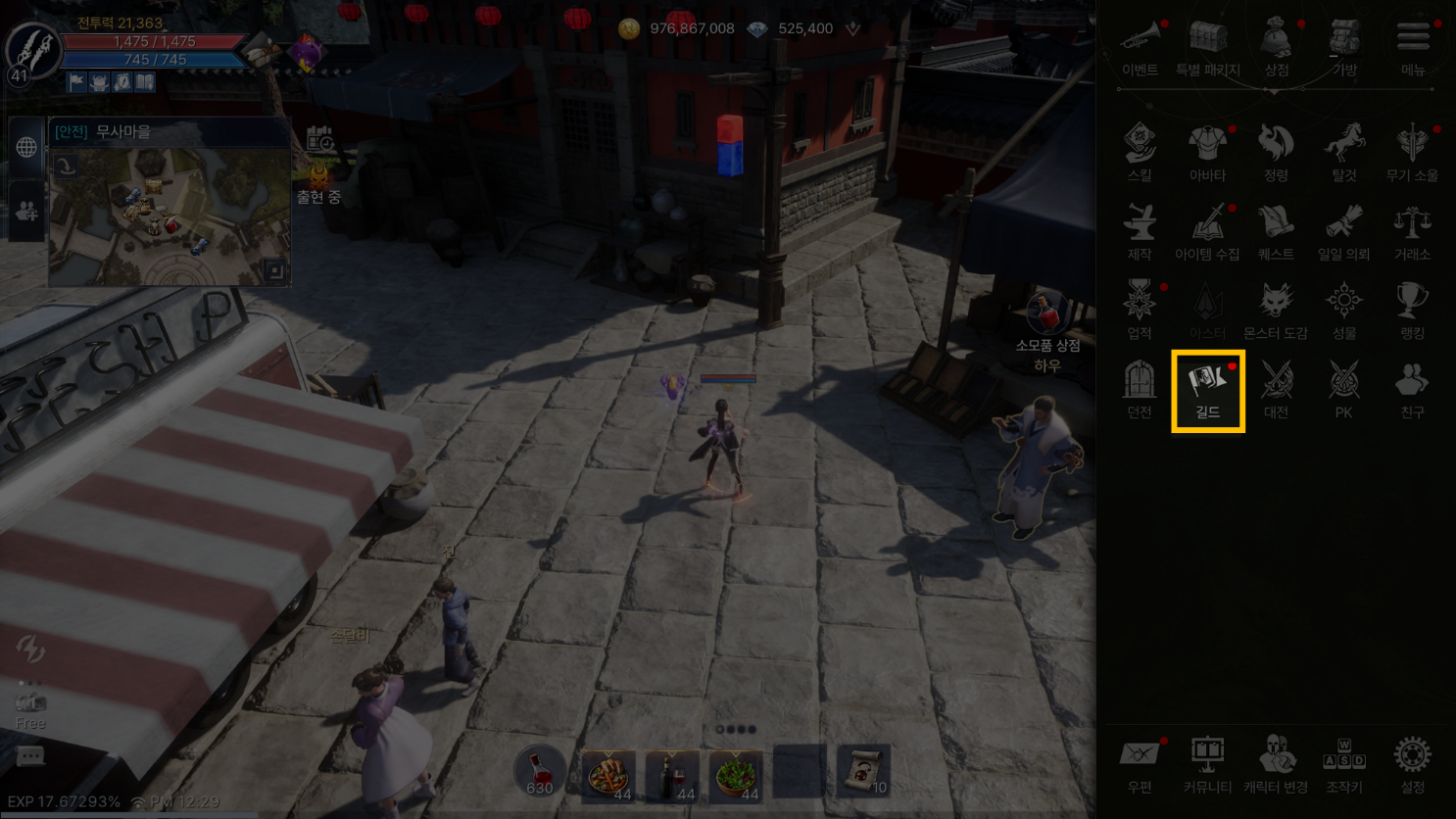1456x819 pixels.
Task: Open the 상점 shop
Action: pos(1276,46)
